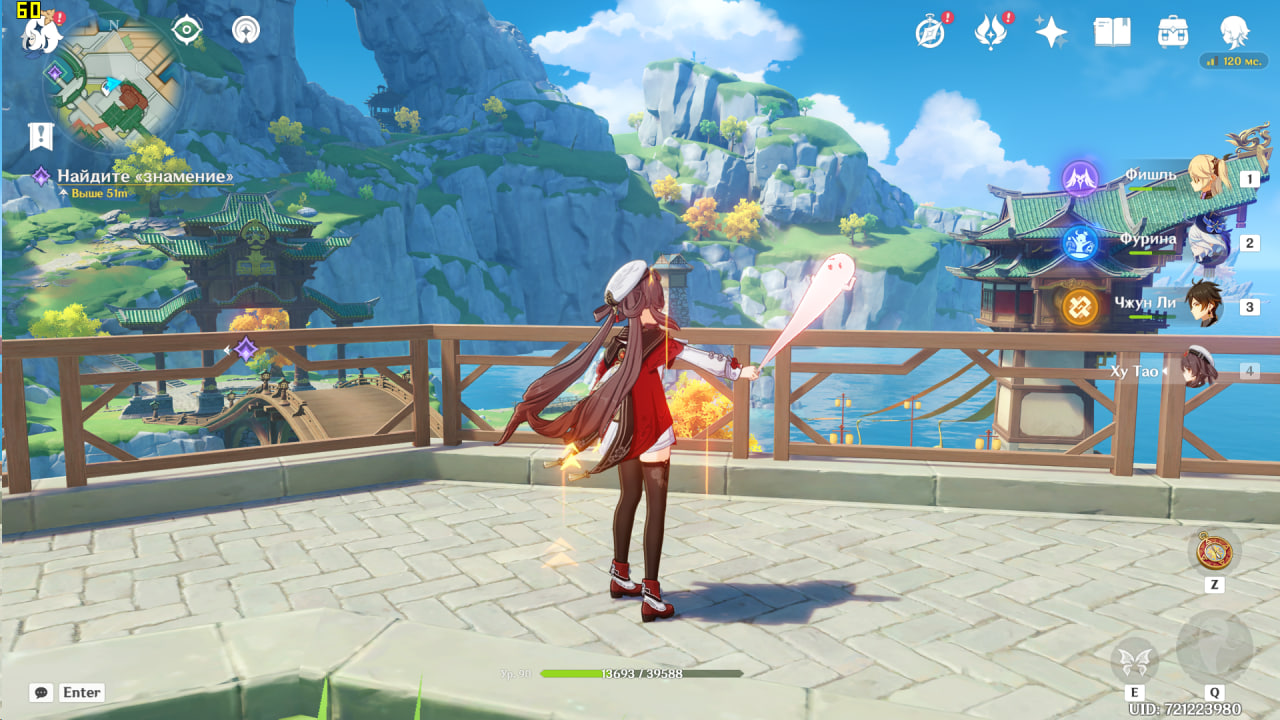This screenshot has width=1280, height=720.
Task: Open the chat speech bubble
Action: point(41,692)
